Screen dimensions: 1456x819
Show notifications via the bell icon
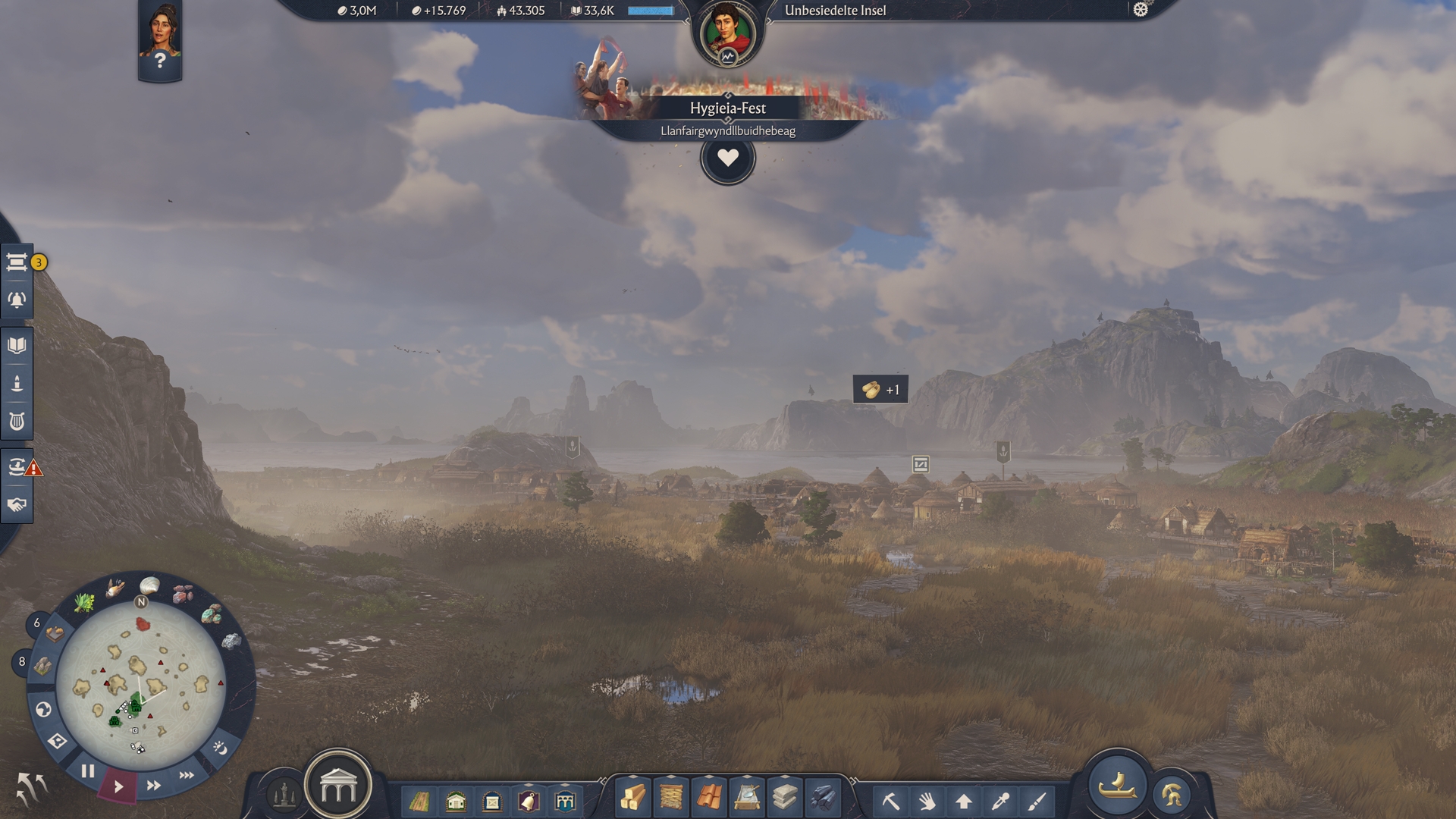[x=17, y=300]
